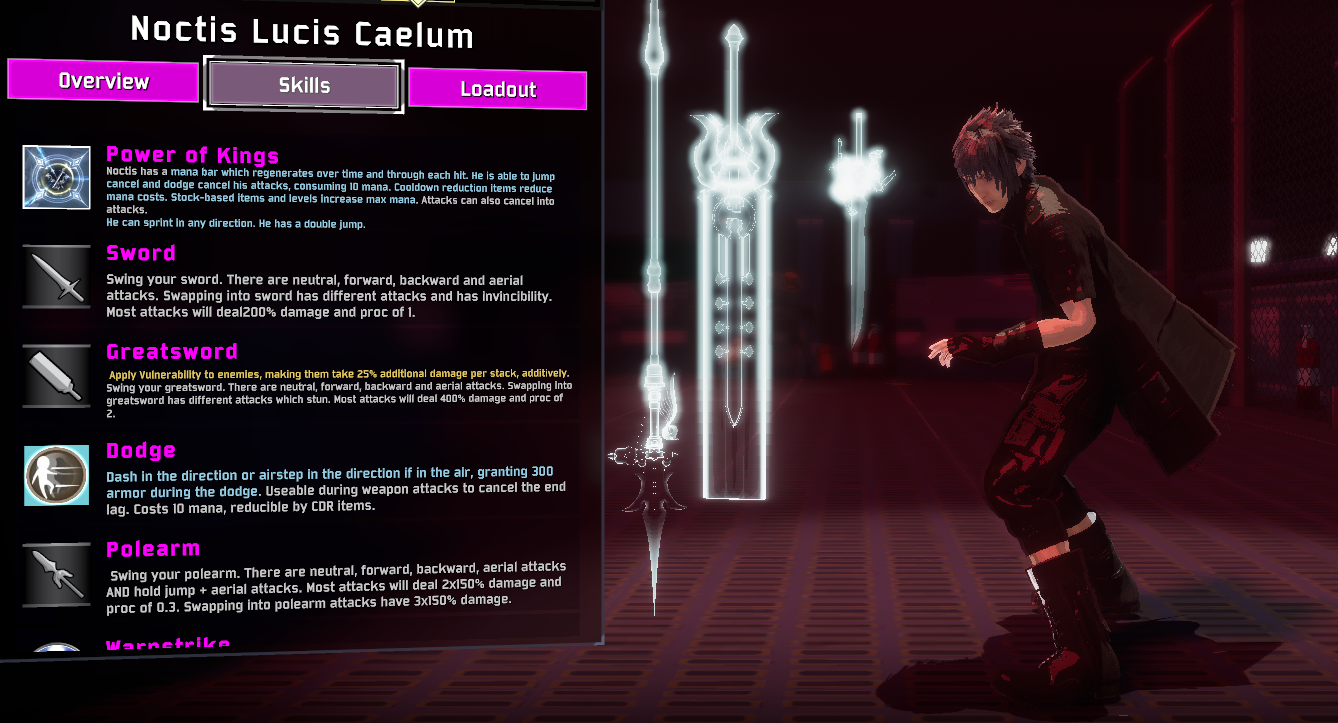Switch to the Overview tab
The height and width of the screenshot is (723, 1338).
(x=103, y=81)
